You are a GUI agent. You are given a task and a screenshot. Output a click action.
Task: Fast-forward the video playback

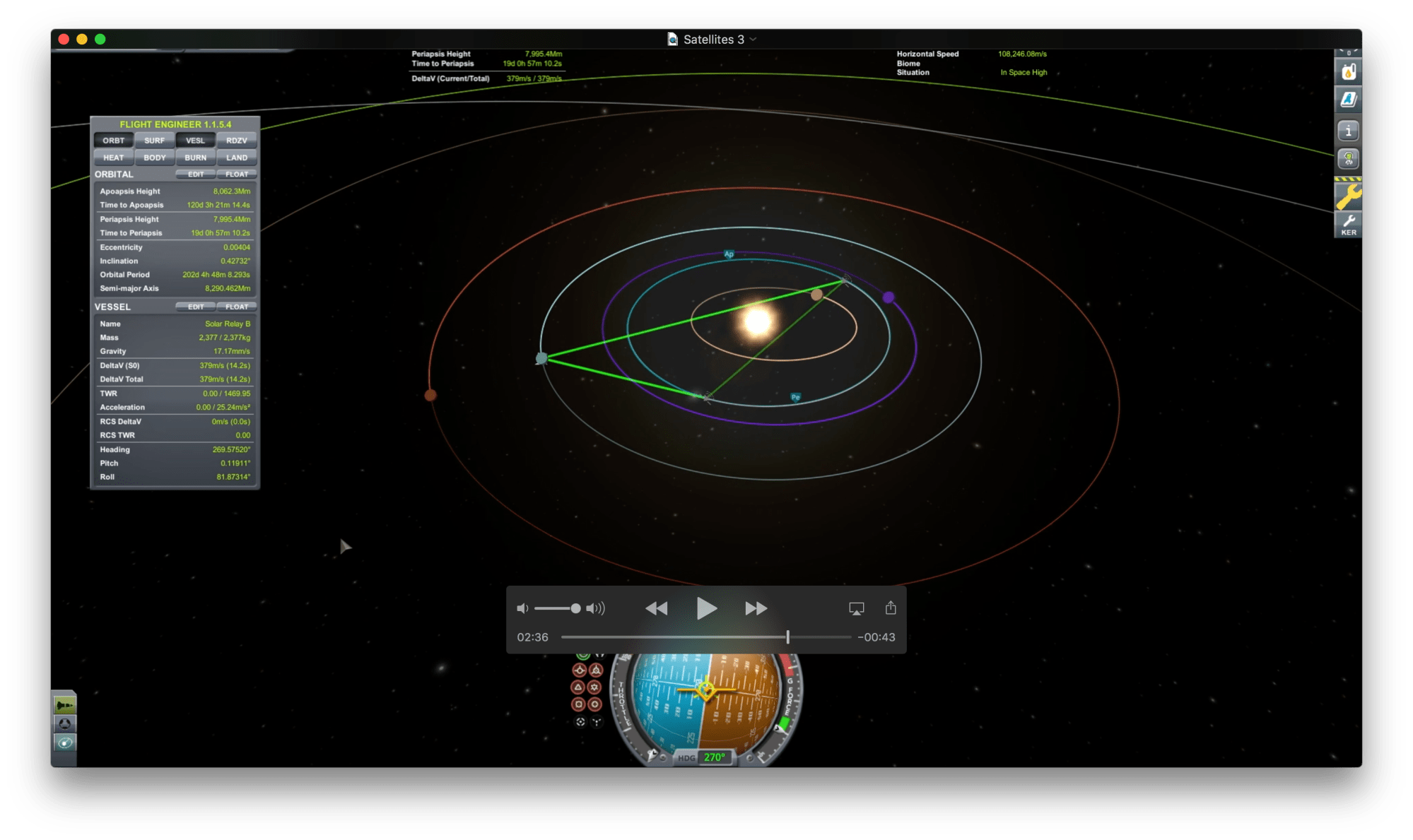756,608
